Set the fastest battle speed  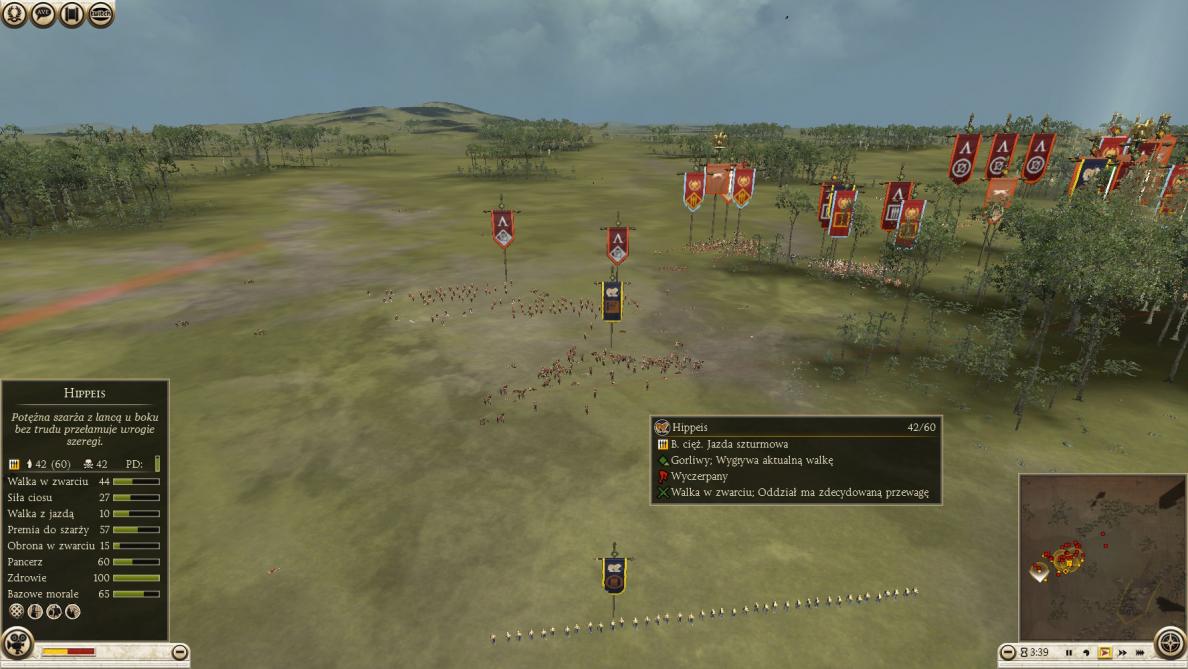coord(1140,653)
